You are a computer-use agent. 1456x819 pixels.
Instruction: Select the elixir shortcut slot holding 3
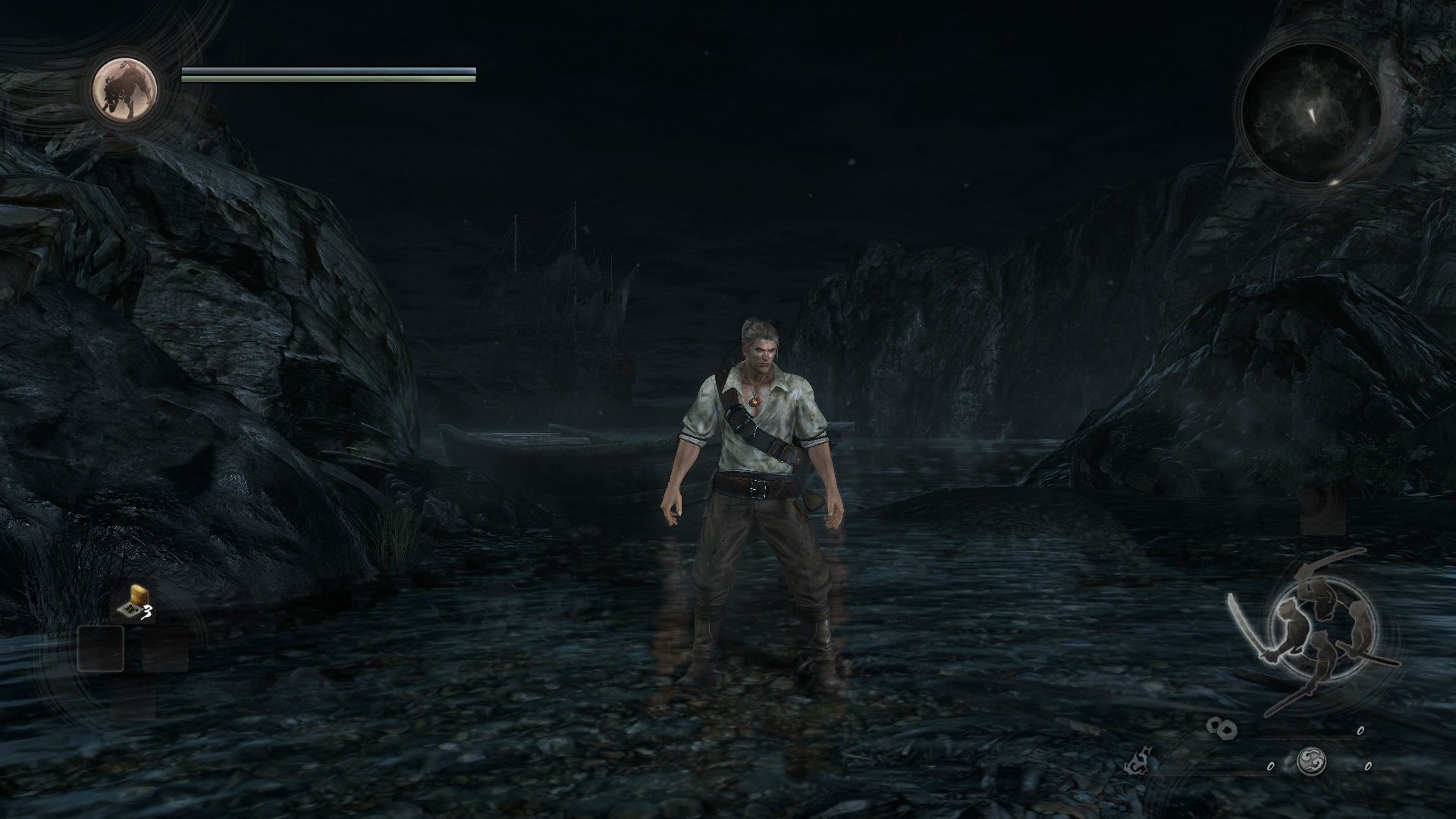tap(135, 603)
